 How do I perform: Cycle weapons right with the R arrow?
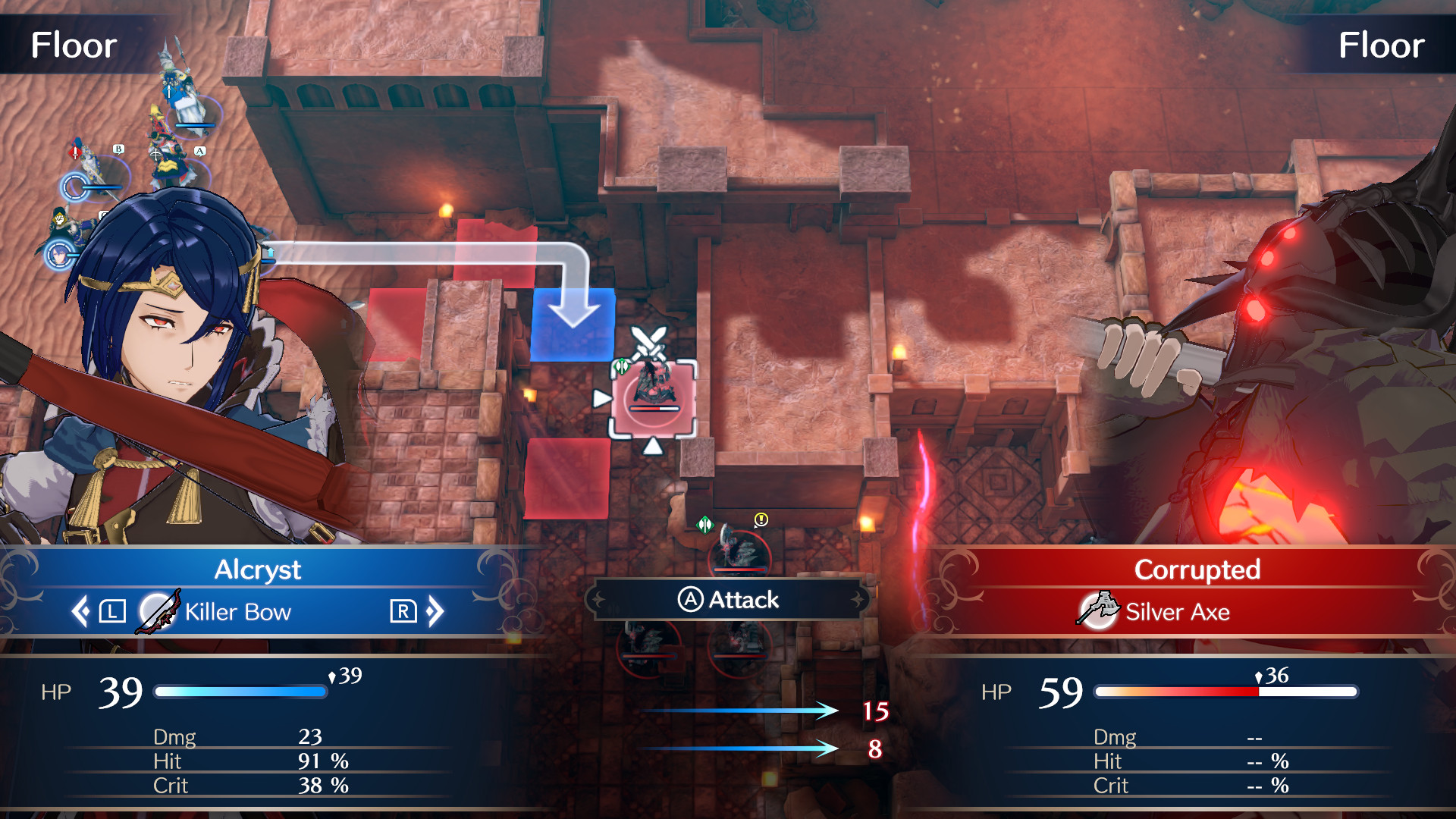click(405, 611)
